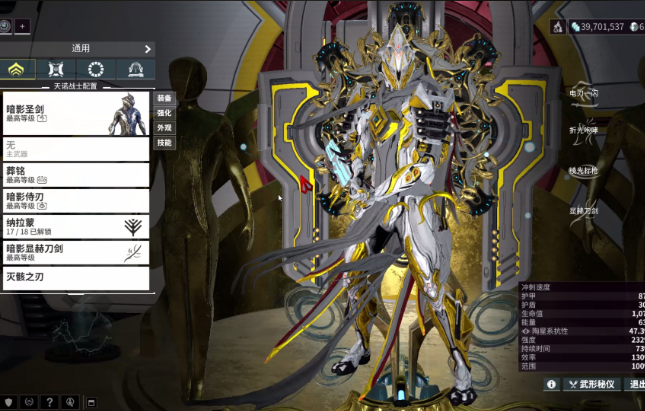Click the shield icon in bottom toolbar
Image resolution: width=645 pixels, height=411 pixels.
click(x=9, y=402)
